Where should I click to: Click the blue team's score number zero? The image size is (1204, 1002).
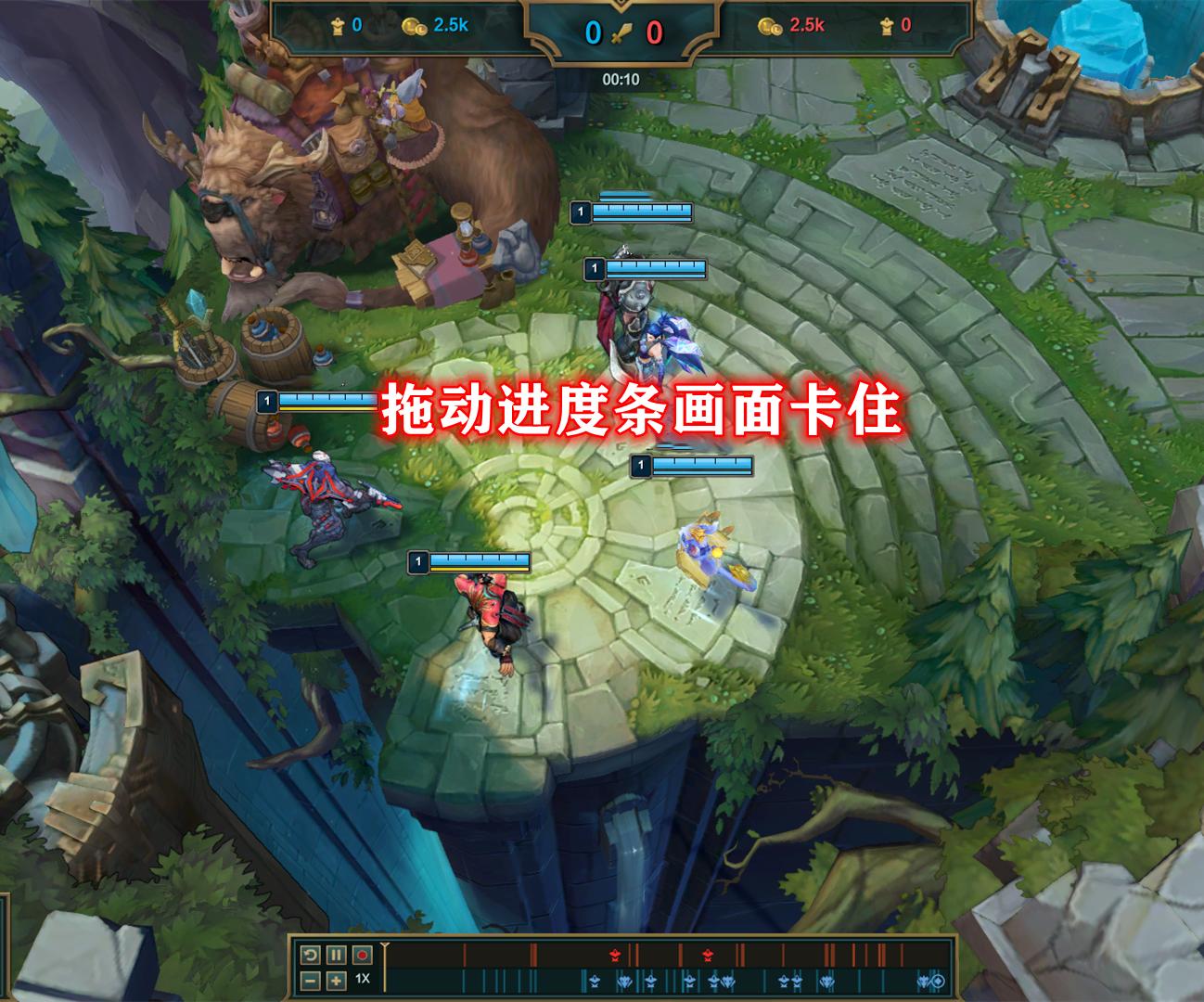click(x=594, y=31)
